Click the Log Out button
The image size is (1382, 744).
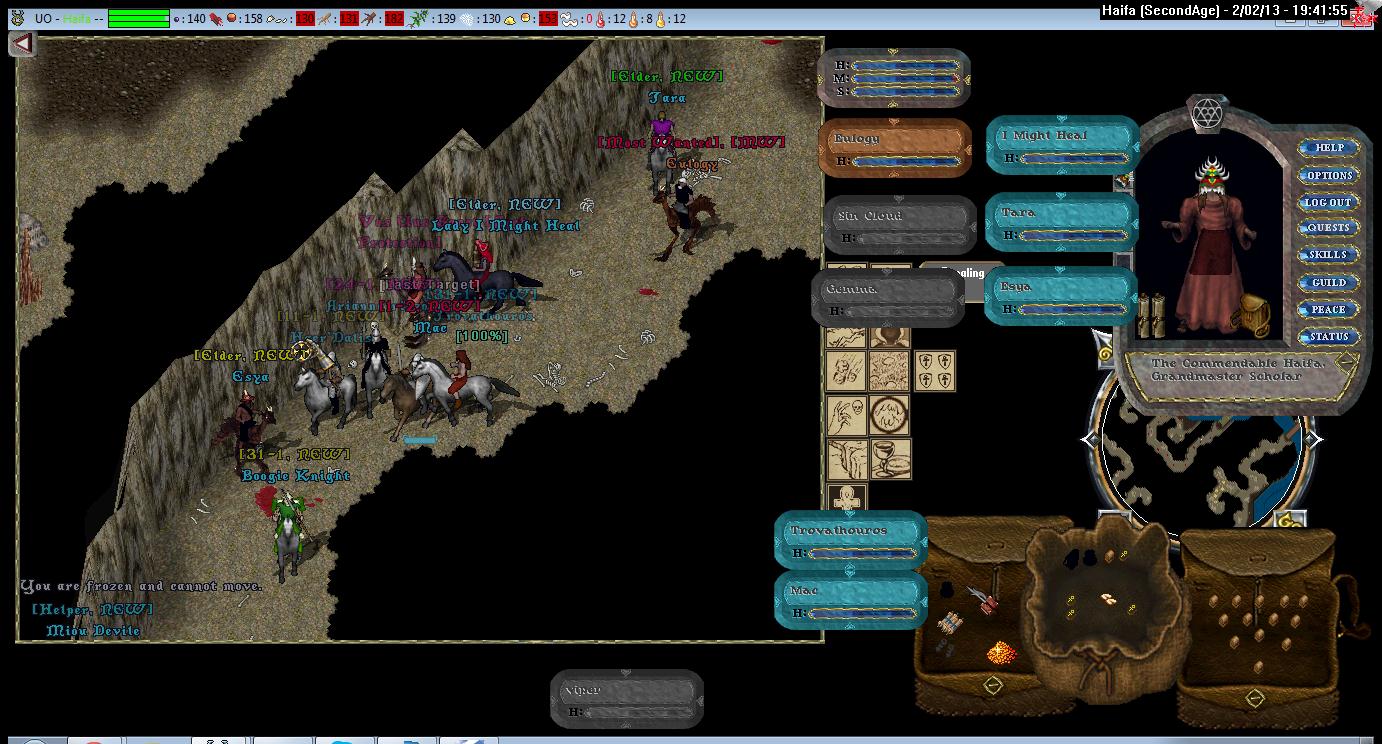pyautogui.click(x=1329, y=202)
